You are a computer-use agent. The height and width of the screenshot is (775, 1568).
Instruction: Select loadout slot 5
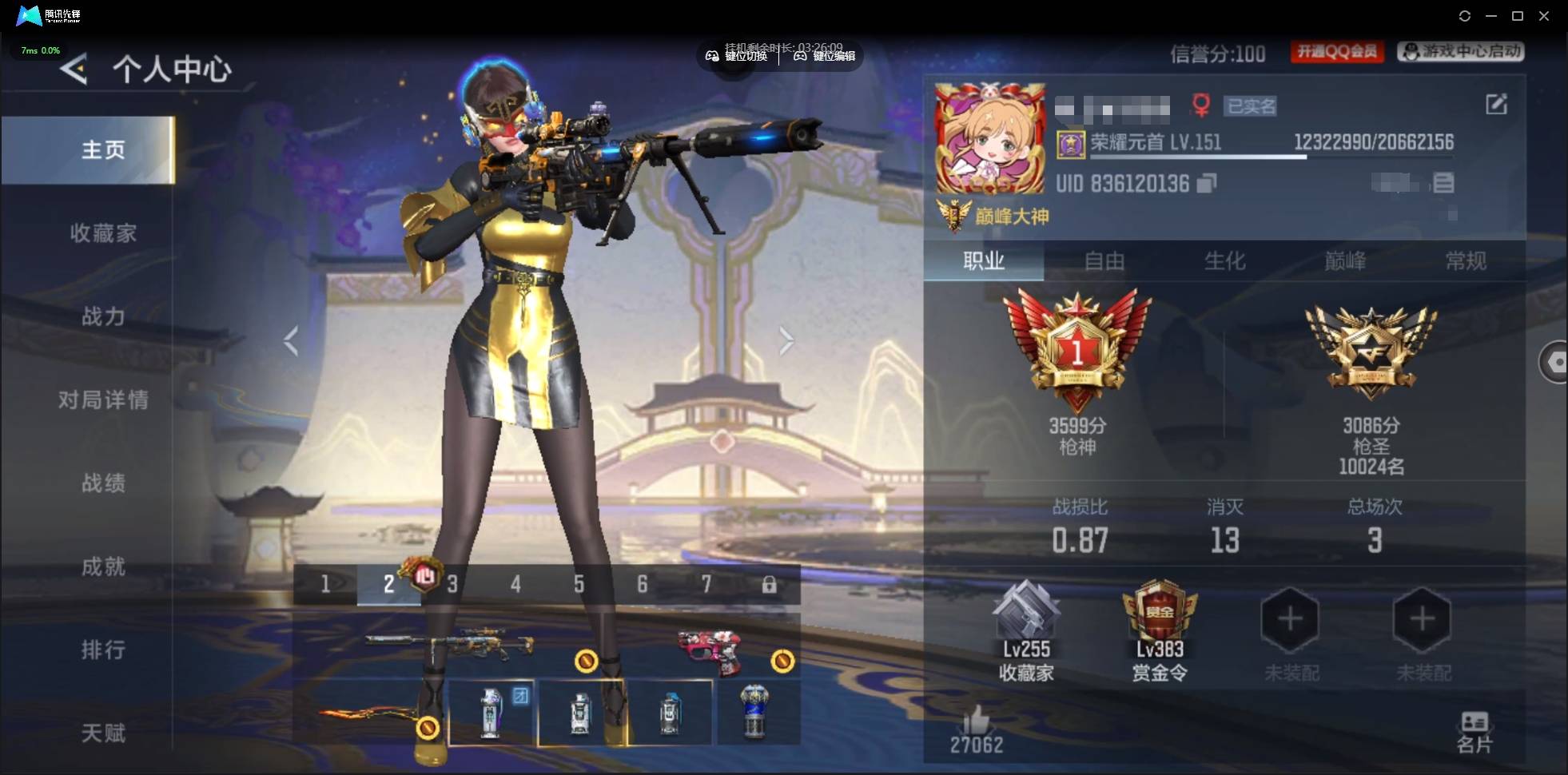pos(577,584)
